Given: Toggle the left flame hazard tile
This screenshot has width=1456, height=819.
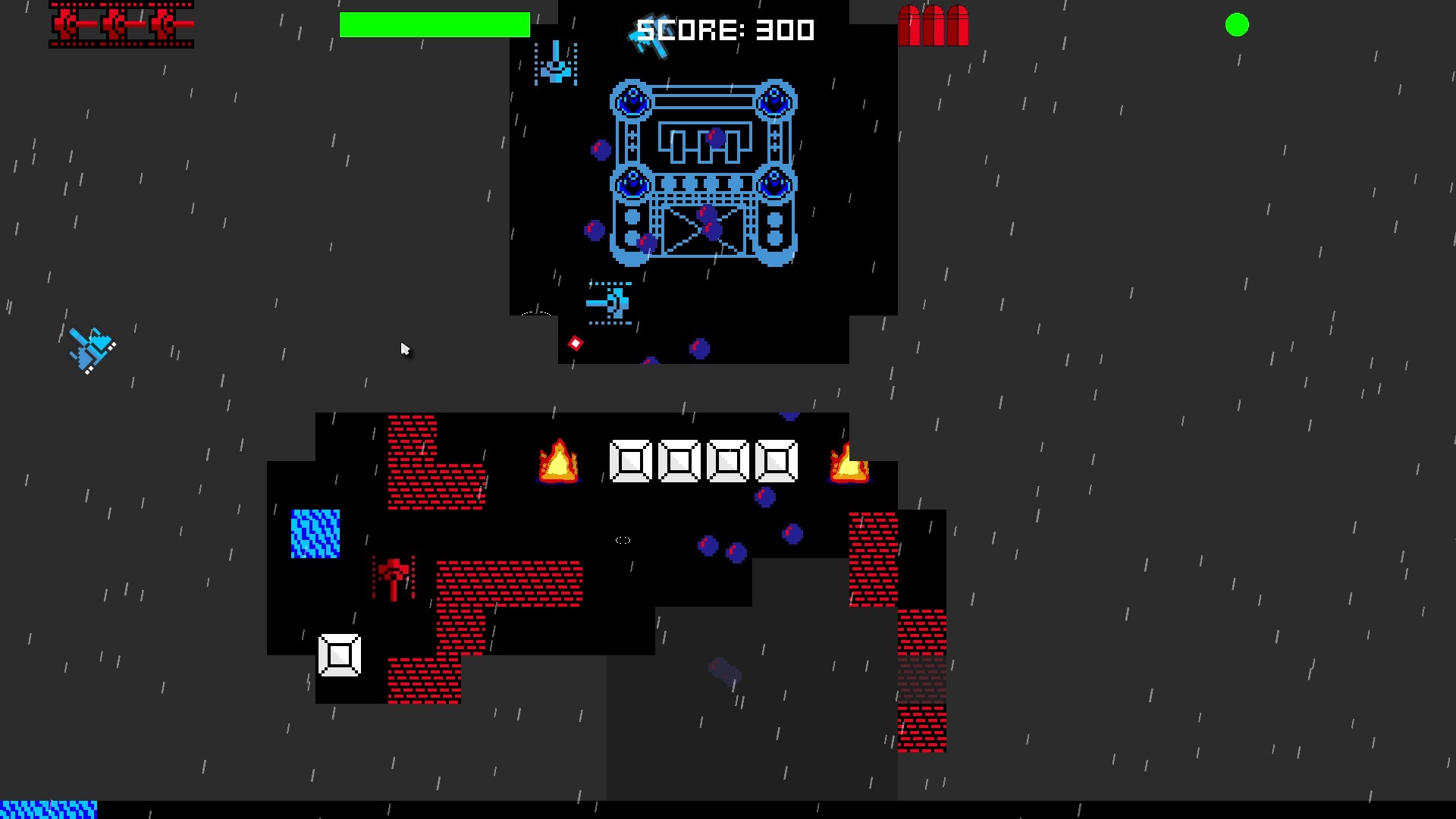Looking at the screenshot, I should tap(557, 461).
